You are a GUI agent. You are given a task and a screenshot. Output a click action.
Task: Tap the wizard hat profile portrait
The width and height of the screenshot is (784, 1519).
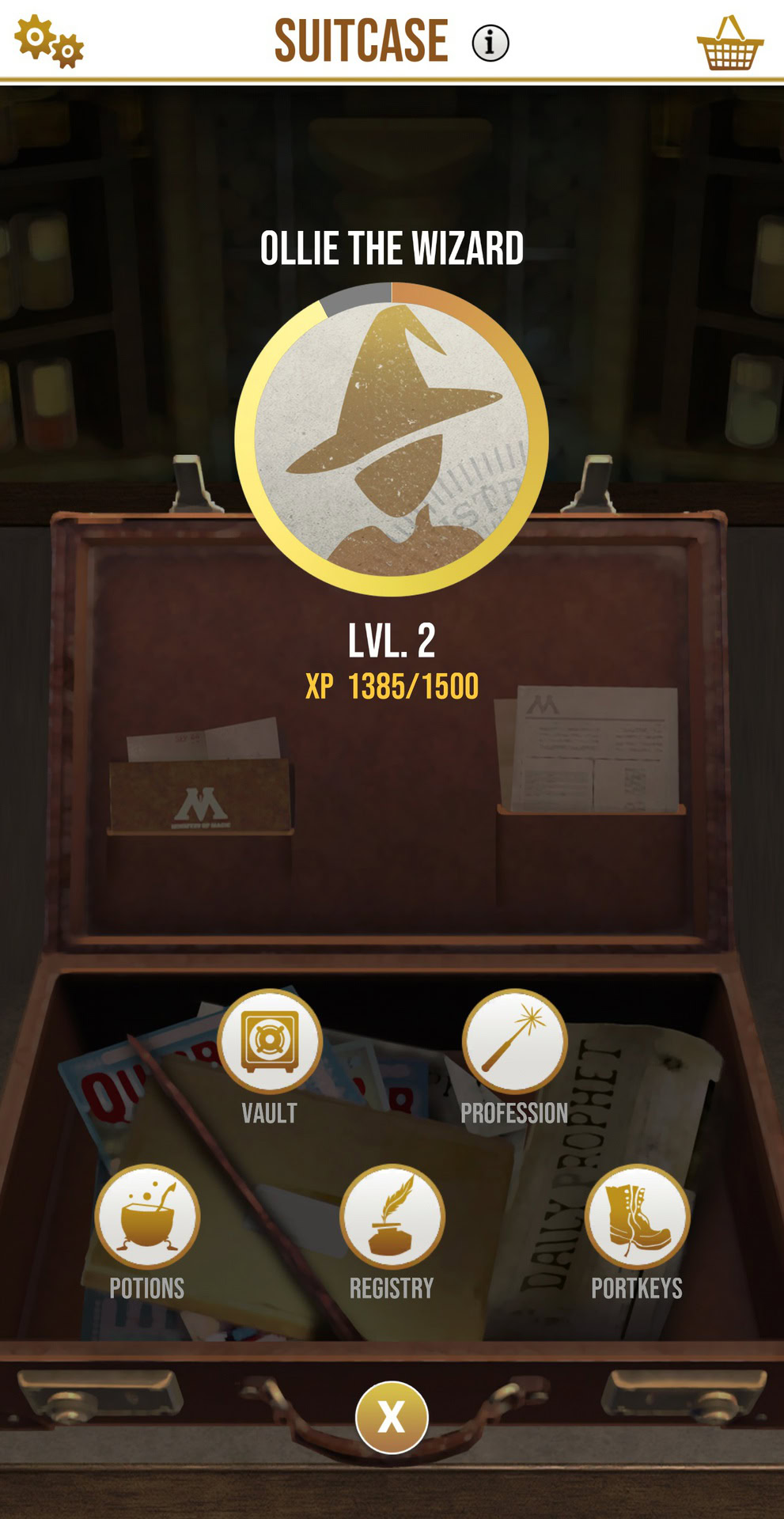coord(392,439)
